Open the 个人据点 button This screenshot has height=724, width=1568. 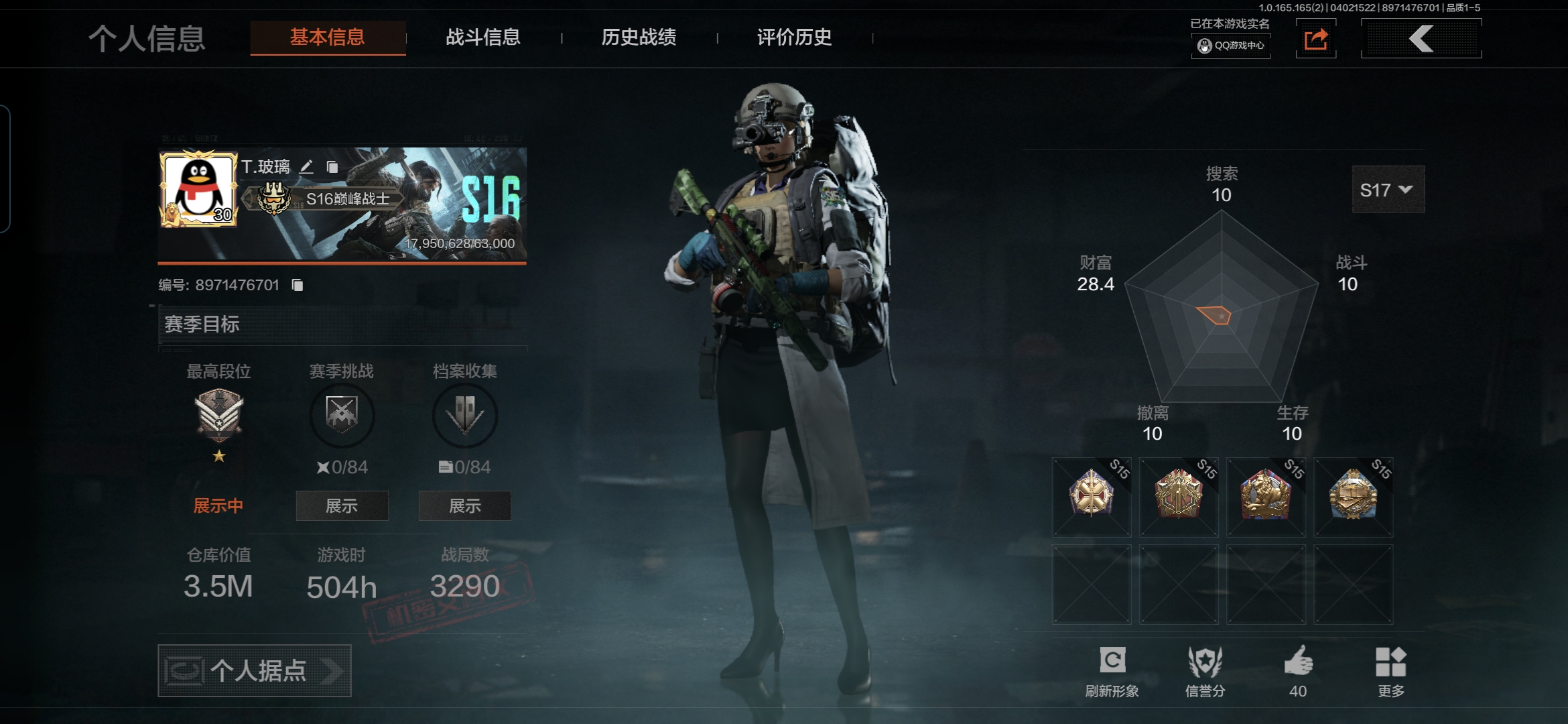pyautogui.click(x=255, y=670)
